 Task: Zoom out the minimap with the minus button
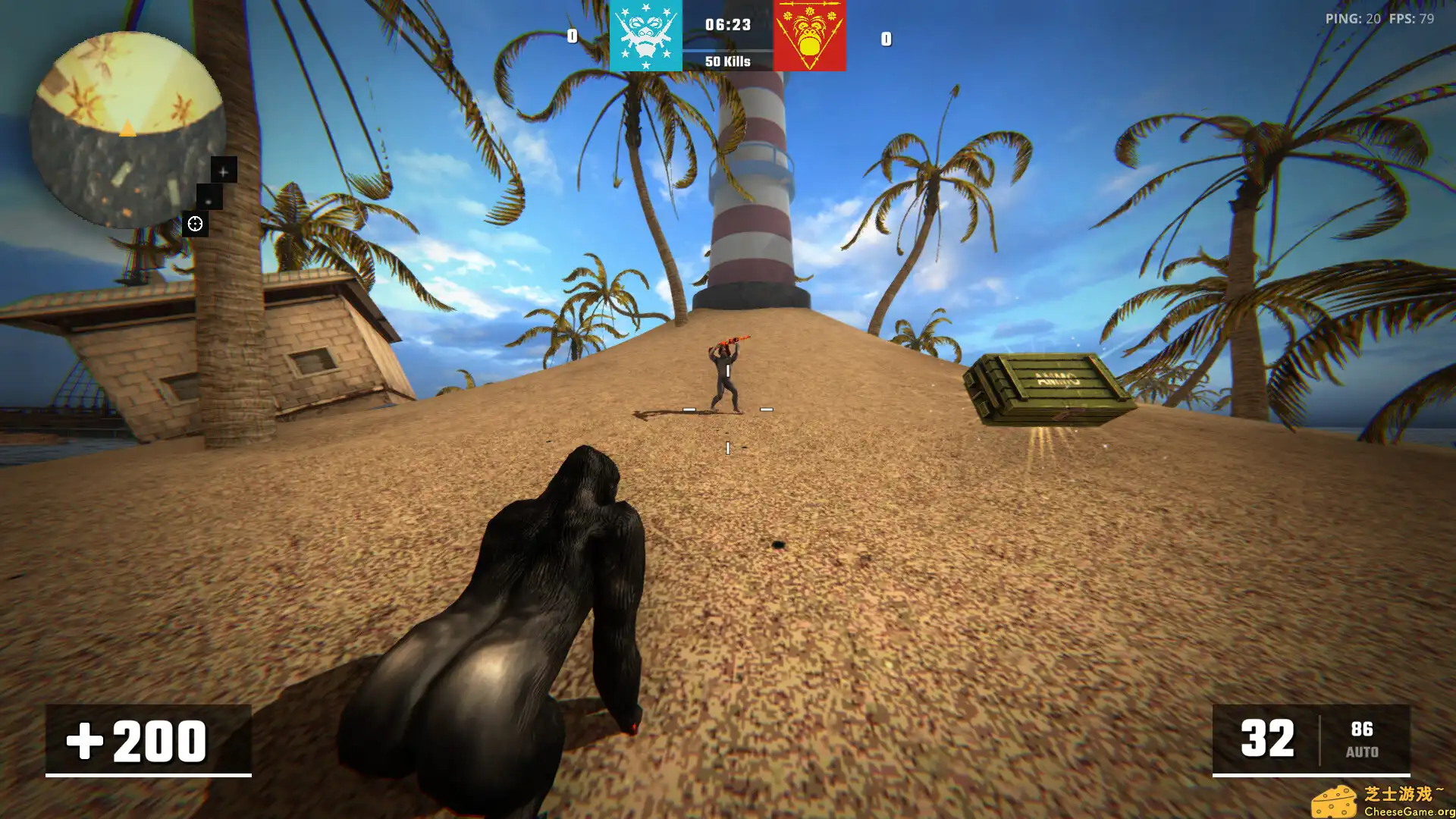[x=209, y=199]
